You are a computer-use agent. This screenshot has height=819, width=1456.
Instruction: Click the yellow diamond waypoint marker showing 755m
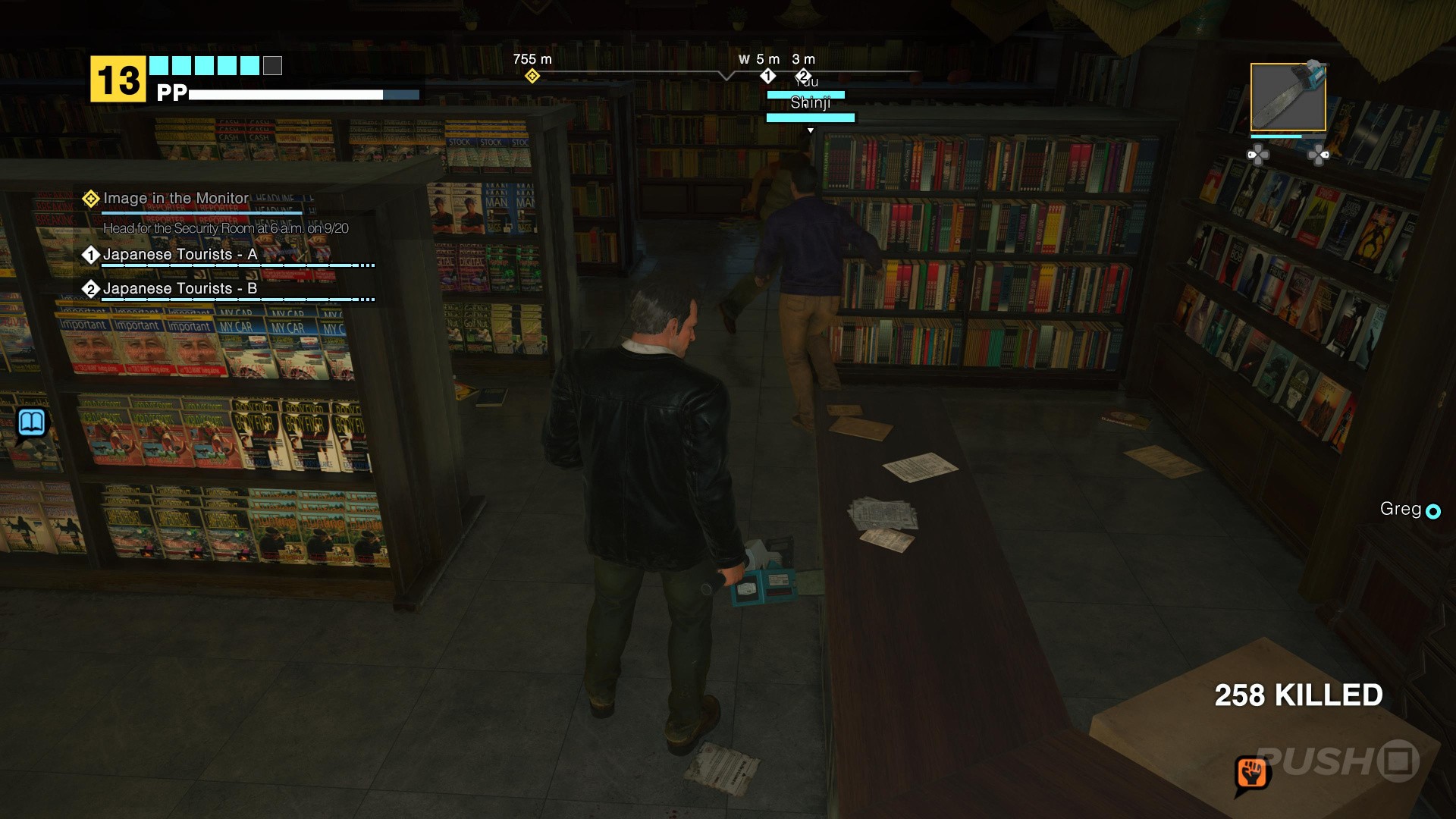click(x=533, y=75)
